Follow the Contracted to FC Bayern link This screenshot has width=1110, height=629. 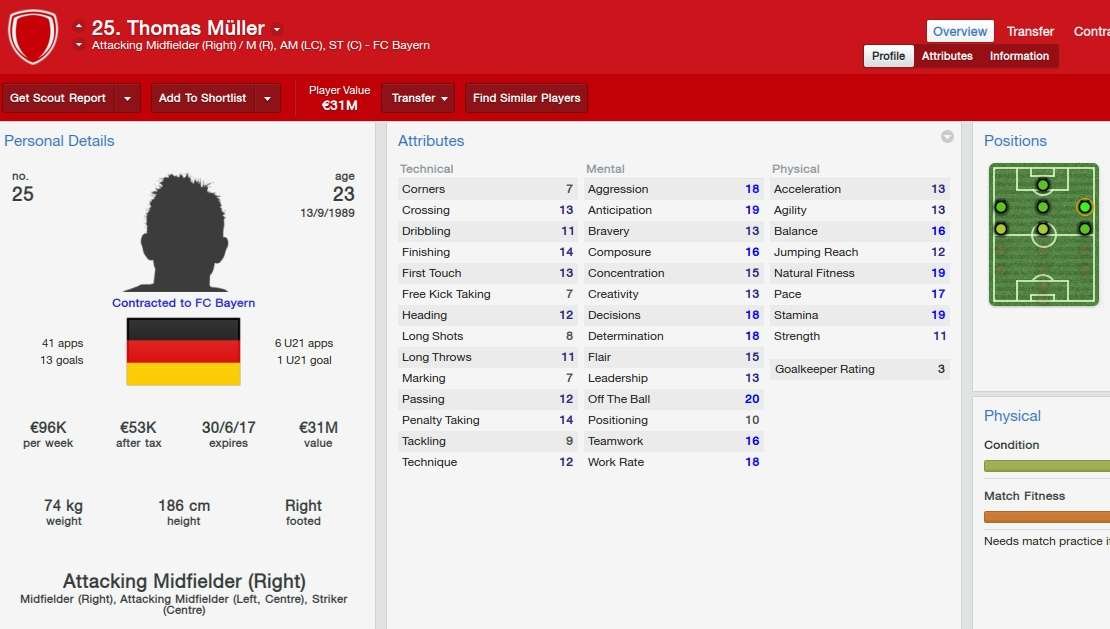(x=183, y=303)
